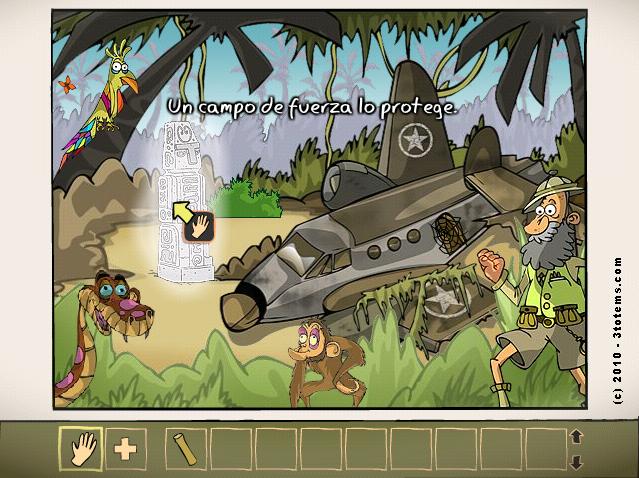Select the hand action tool
This screenshot has width=639, height=478.
click(x=80, y=448)
